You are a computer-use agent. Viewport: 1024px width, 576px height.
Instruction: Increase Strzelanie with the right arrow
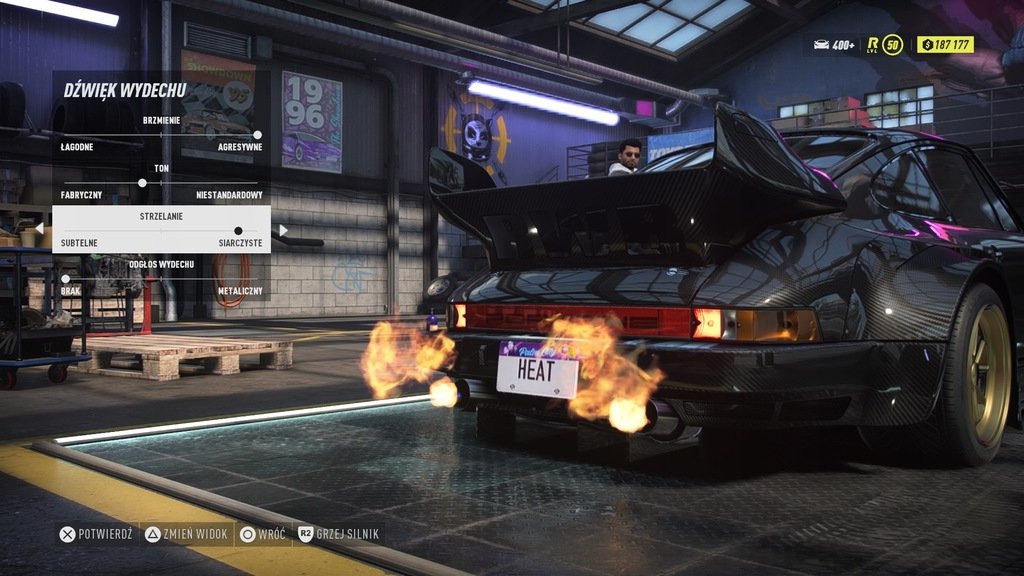click(283, 230)
